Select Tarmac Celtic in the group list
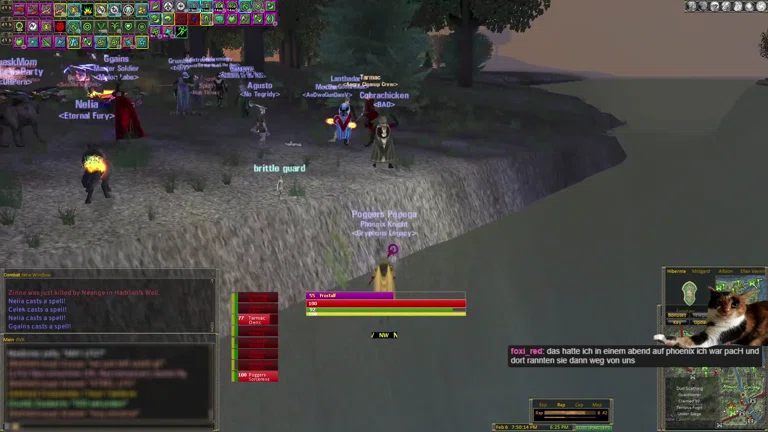Viewport: 768px width, 432px height. coord(256,320)
